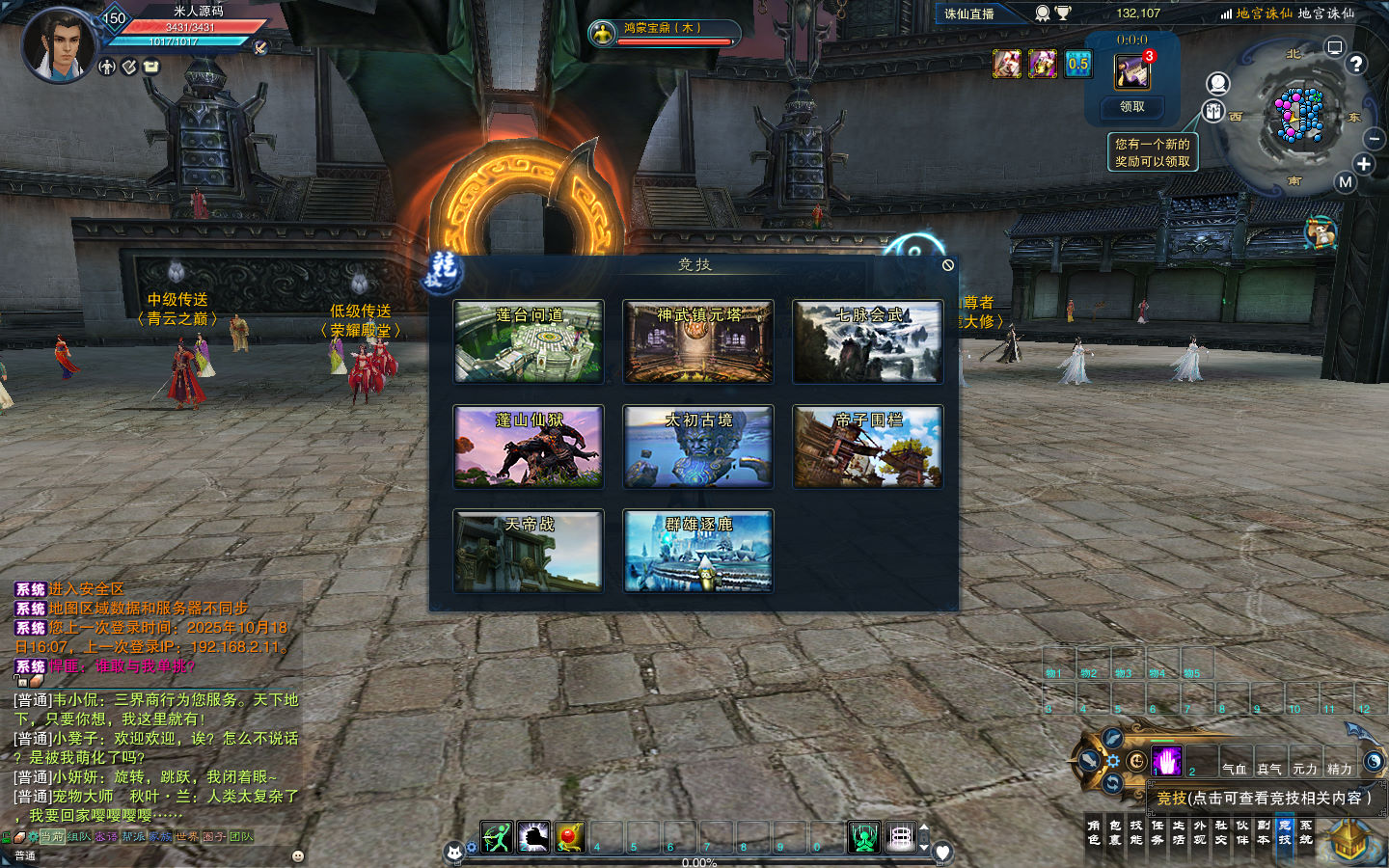This screenshot has height=868, width=1389.
Task: Select the 莲台问道 arena tile
Action: [529, 341]
